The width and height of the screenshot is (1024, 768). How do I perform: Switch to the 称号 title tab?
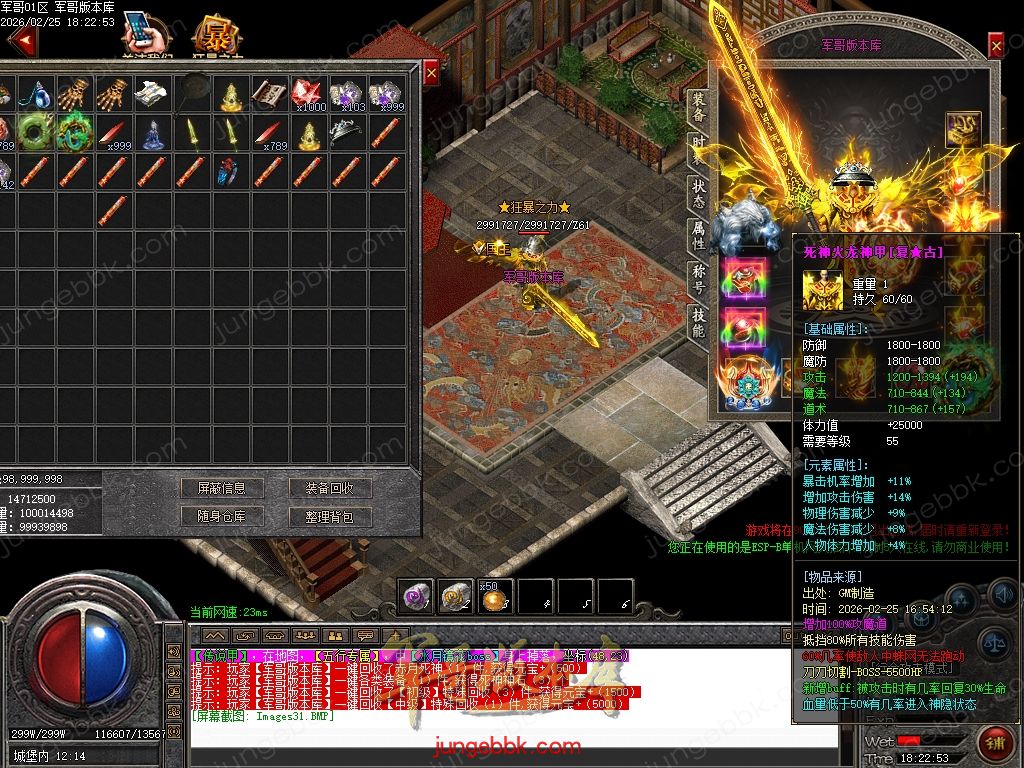698,279
